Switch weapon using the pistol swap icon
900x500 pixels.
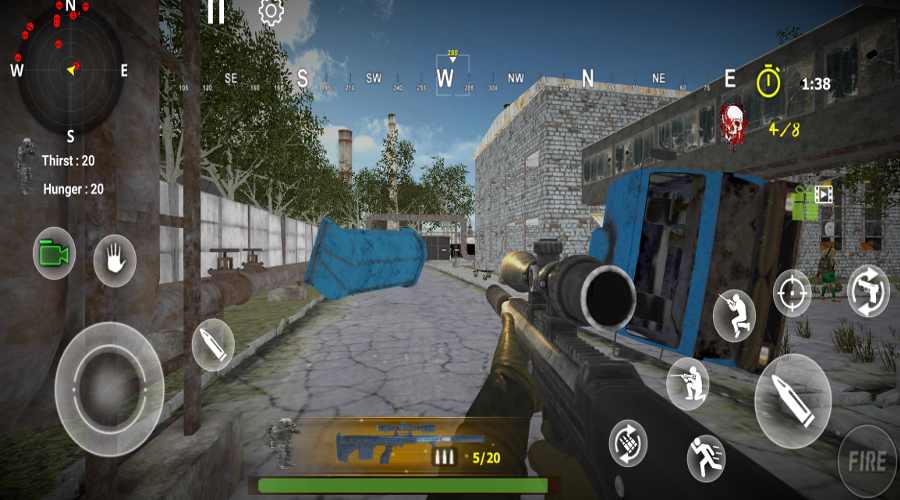coord(868,291)
